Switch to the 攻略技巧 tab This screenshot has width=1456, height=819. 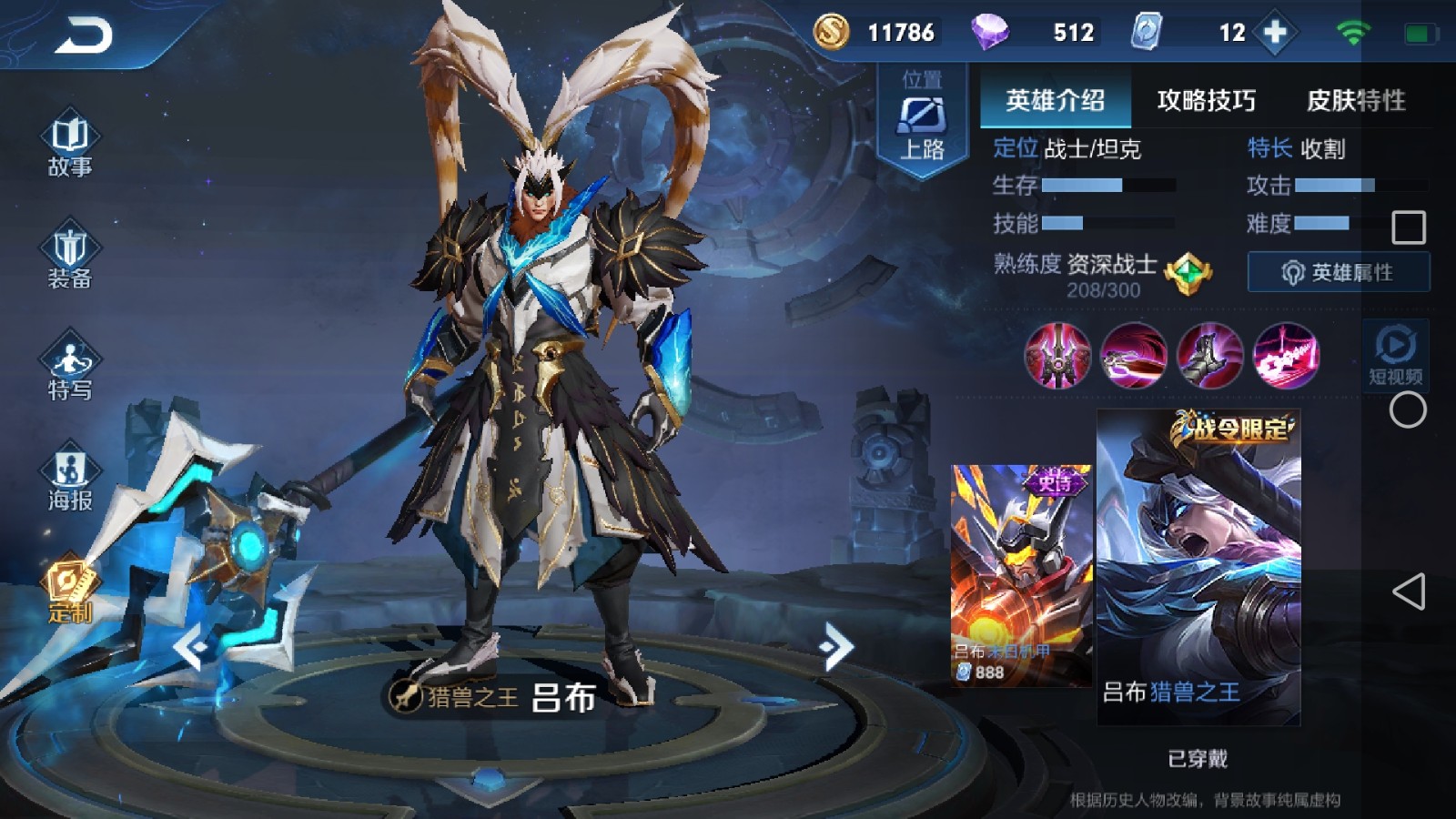pos(1206,100)
